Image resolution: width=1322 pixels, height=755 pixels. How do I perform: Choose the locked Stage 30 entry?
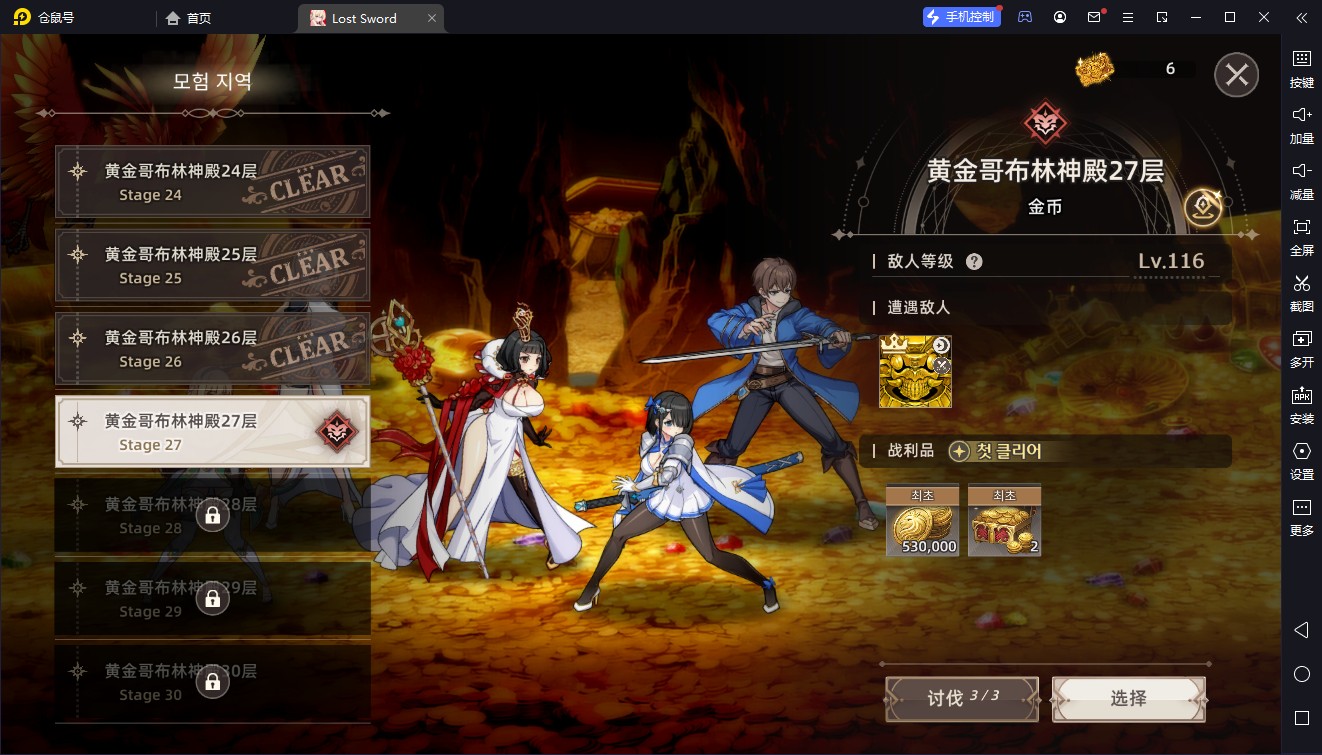pyautogui.click(x=212, y=682)
